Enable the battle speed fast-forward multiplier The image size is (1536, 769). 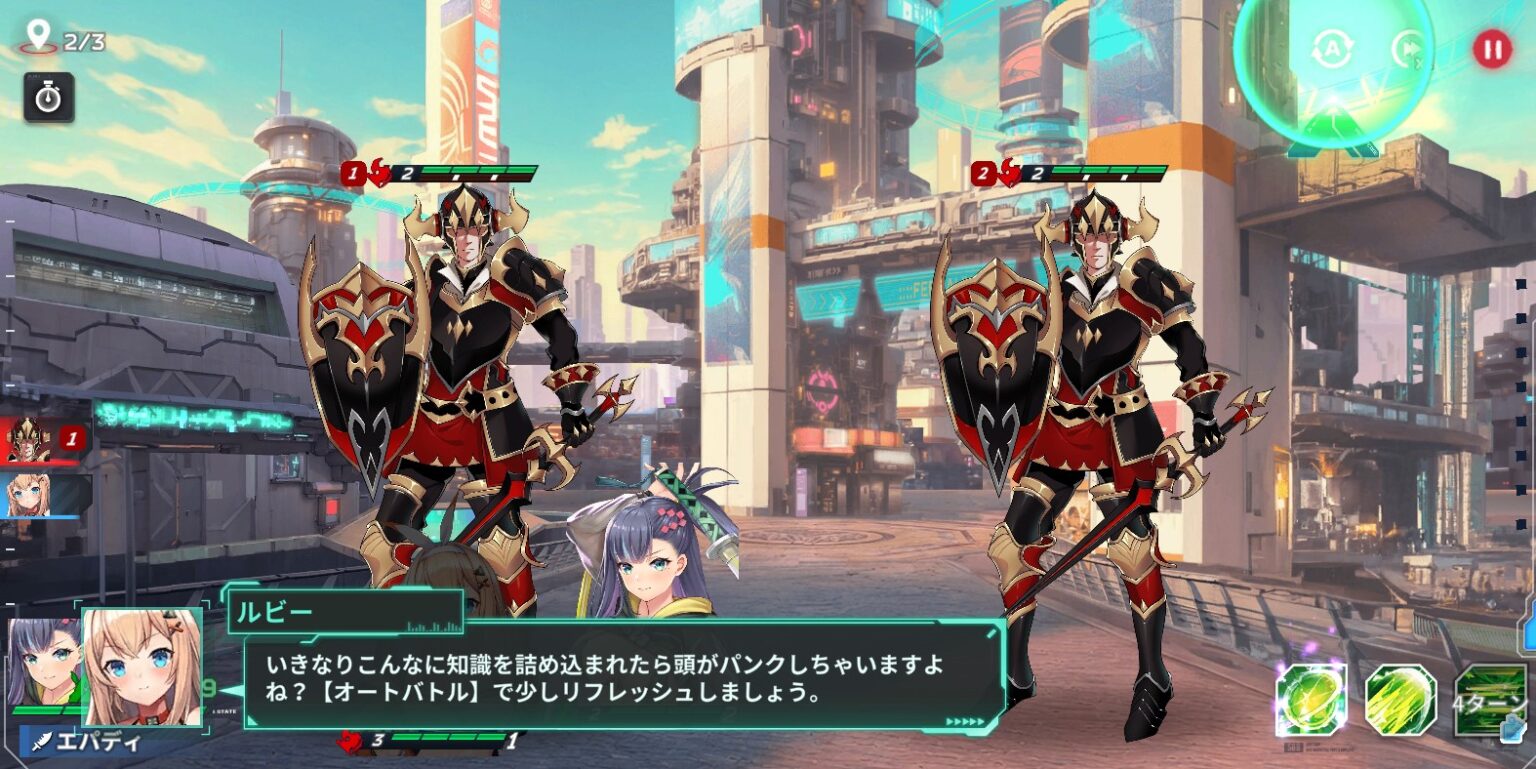pos(1408,48)
